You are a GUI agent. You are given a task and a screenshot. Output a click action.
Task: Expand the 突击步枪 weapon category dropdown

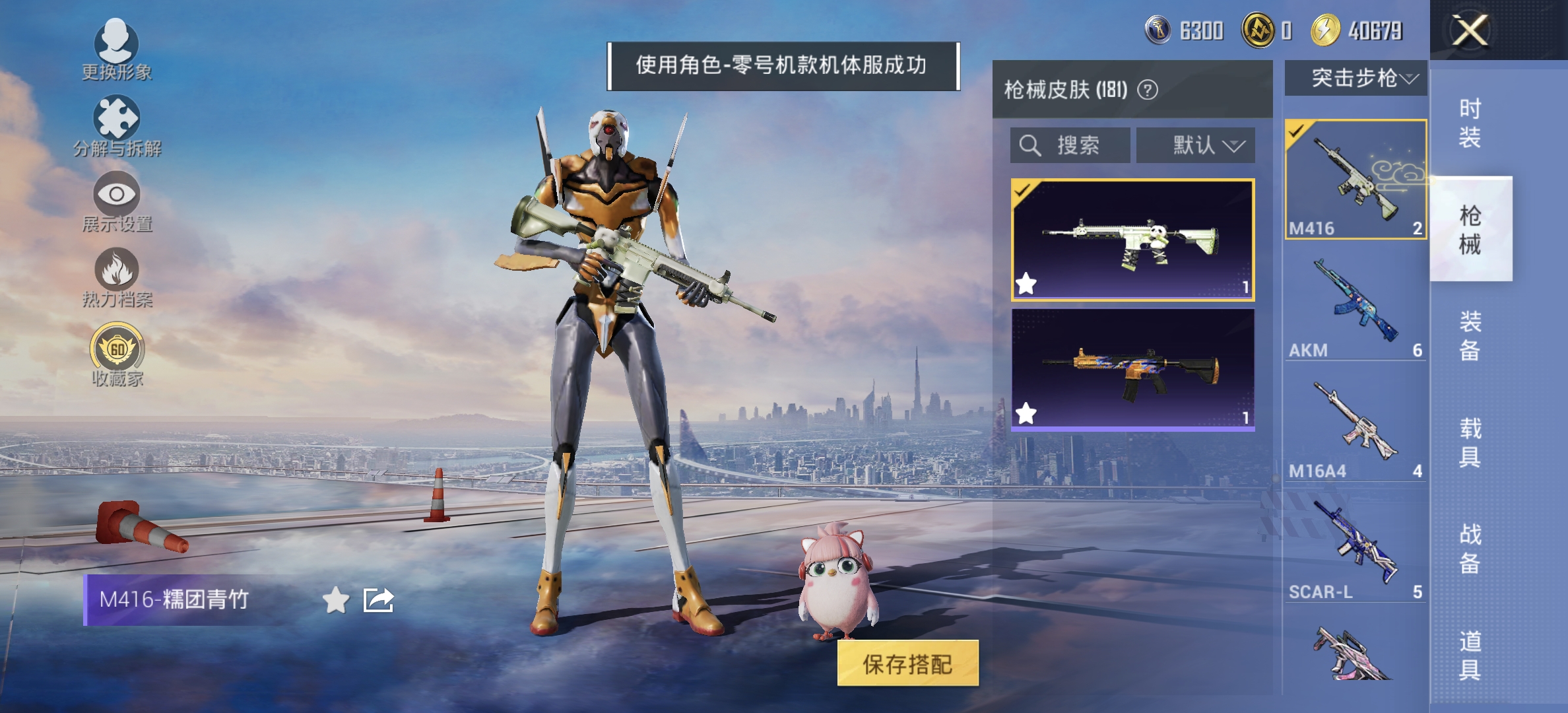click(x=1357, y=78)
